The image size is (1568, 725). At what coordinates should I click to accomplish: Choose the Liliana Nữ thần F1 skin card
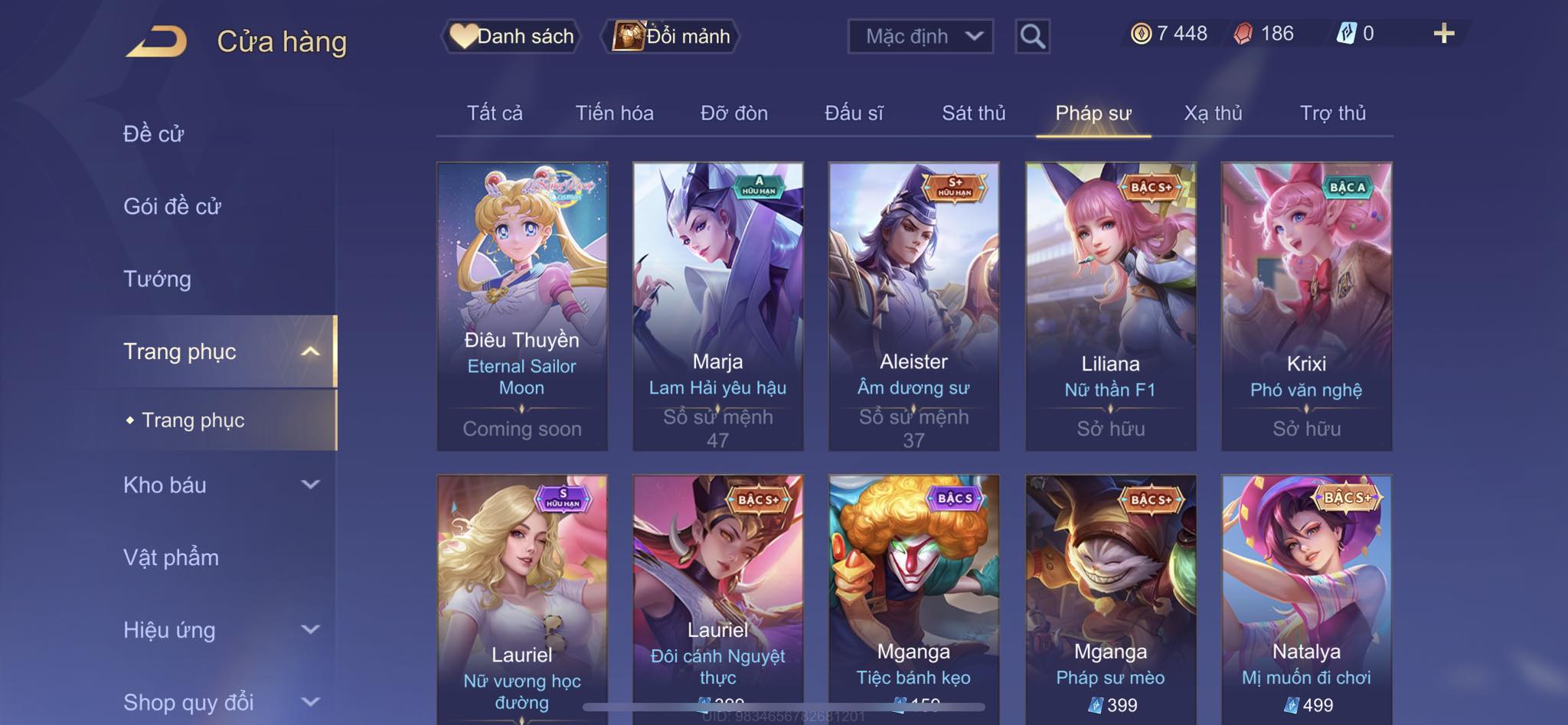coord(1110,305)
